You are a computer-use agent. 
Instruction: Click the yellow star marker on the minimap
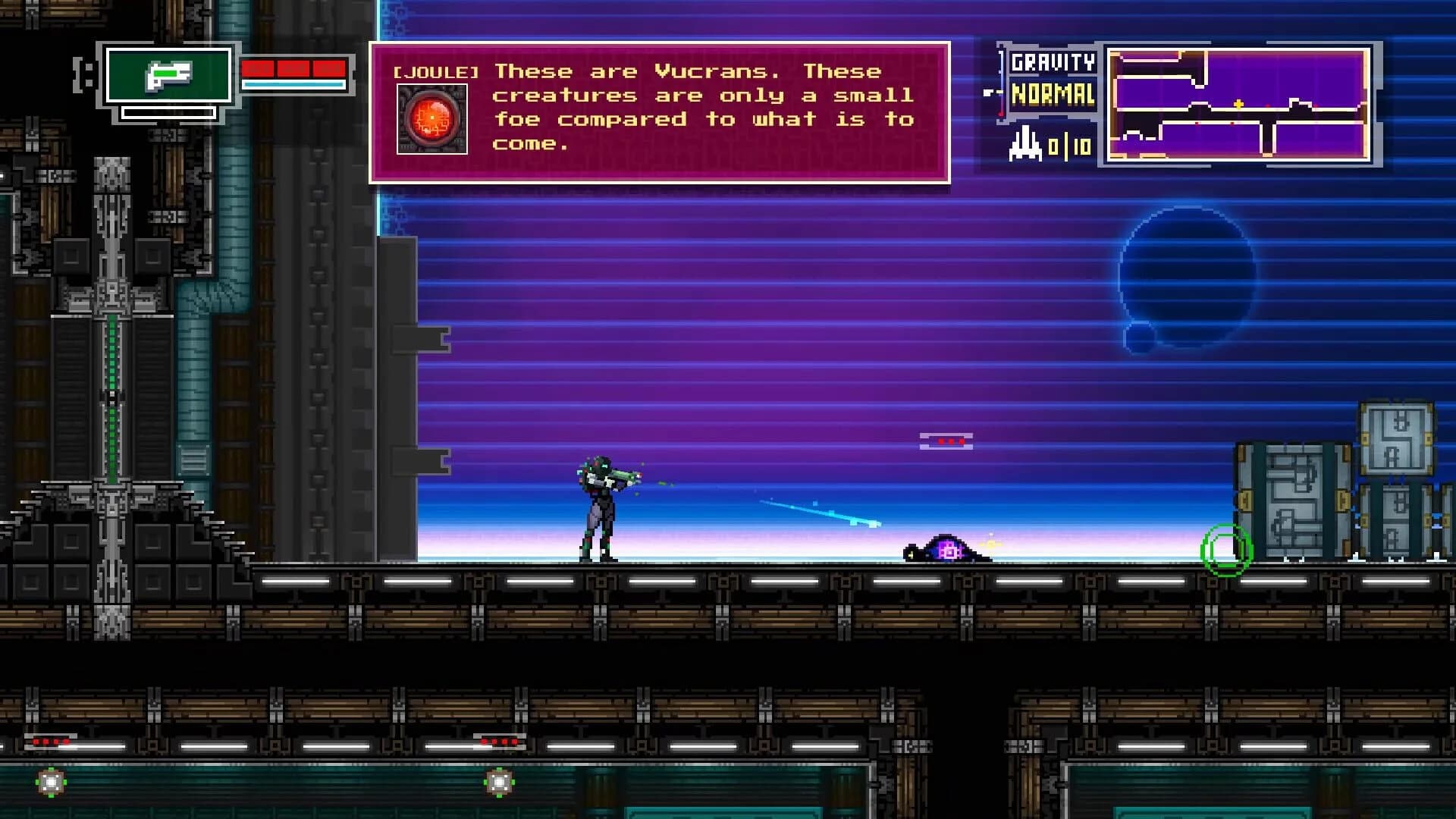pyautogui.click(x=1238, y=104)
